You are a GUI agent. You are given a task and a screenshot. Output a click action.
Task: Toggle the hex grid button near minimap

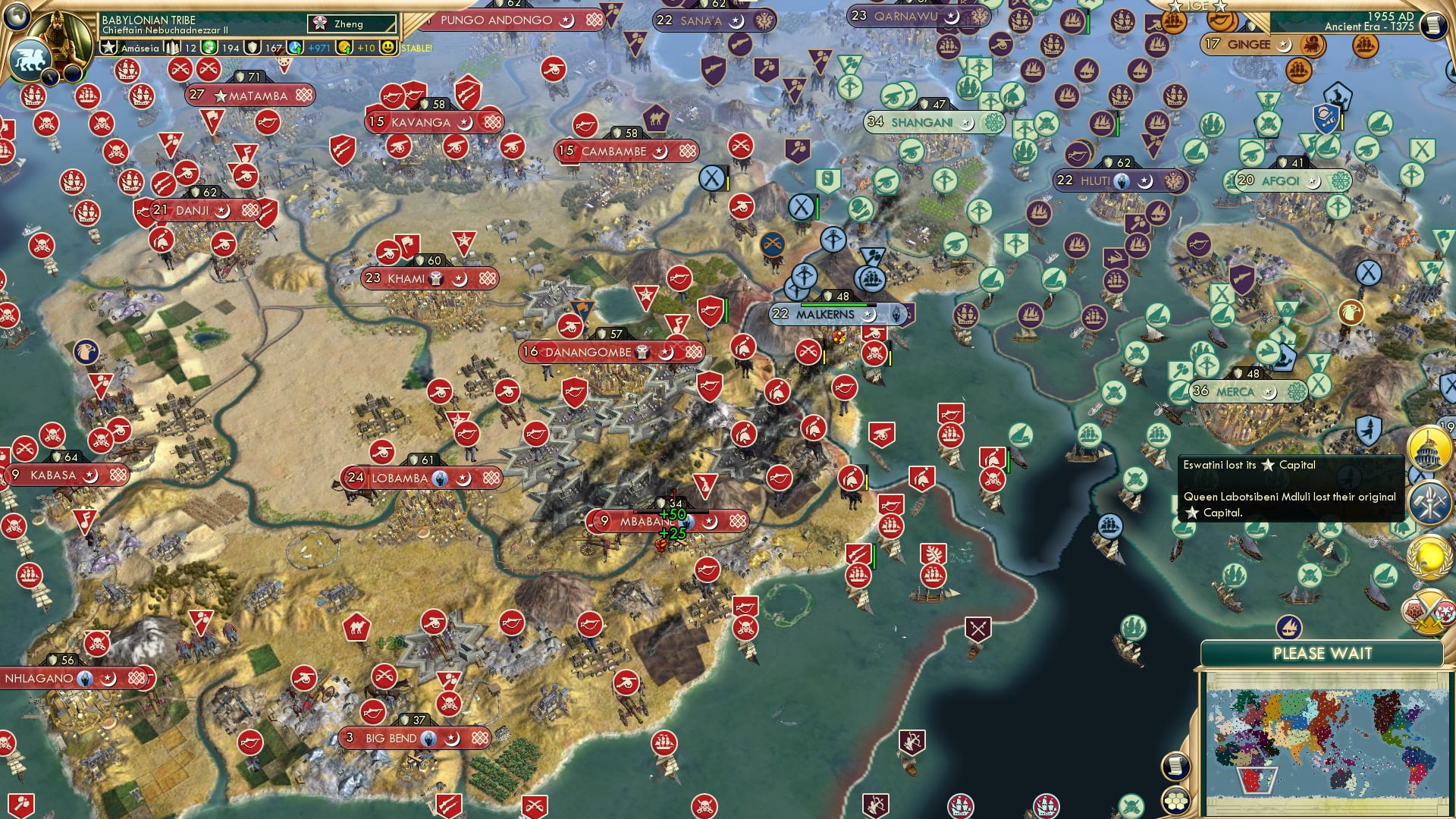tap(1173, 801)
